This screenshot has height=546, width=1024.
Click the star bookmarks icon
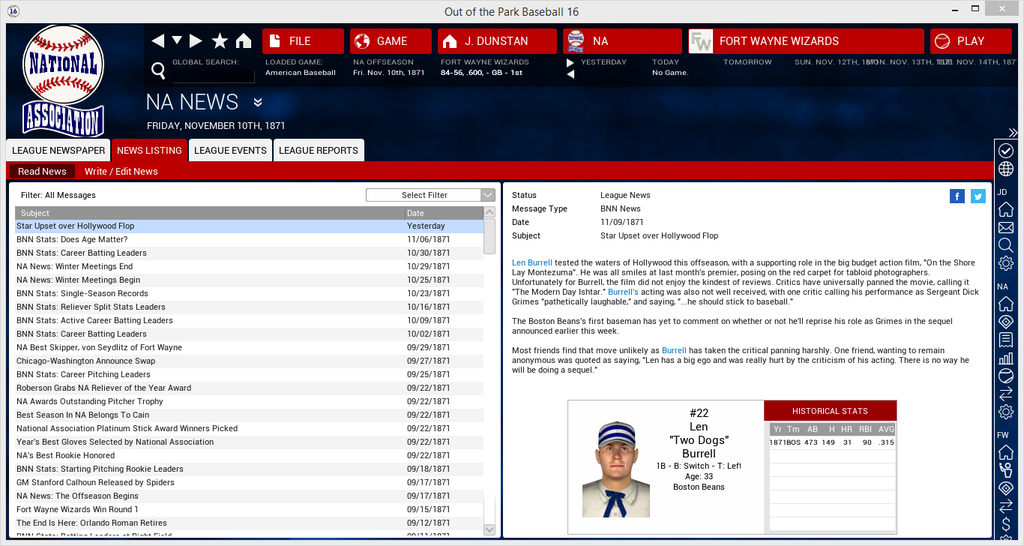tap(220, 41)
